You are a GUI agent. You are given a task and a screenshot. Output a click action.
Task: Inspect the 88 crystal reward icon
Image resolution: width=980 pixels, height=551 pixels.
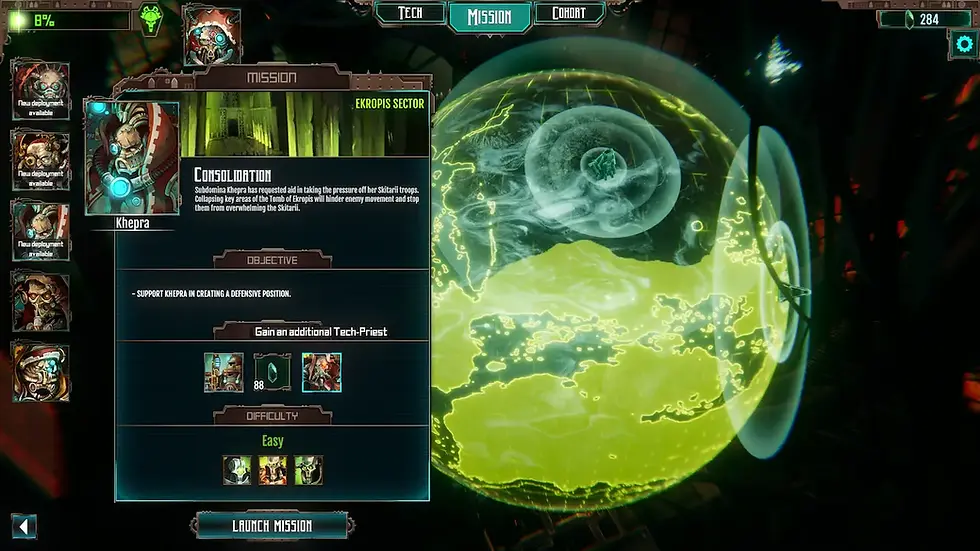270,372
